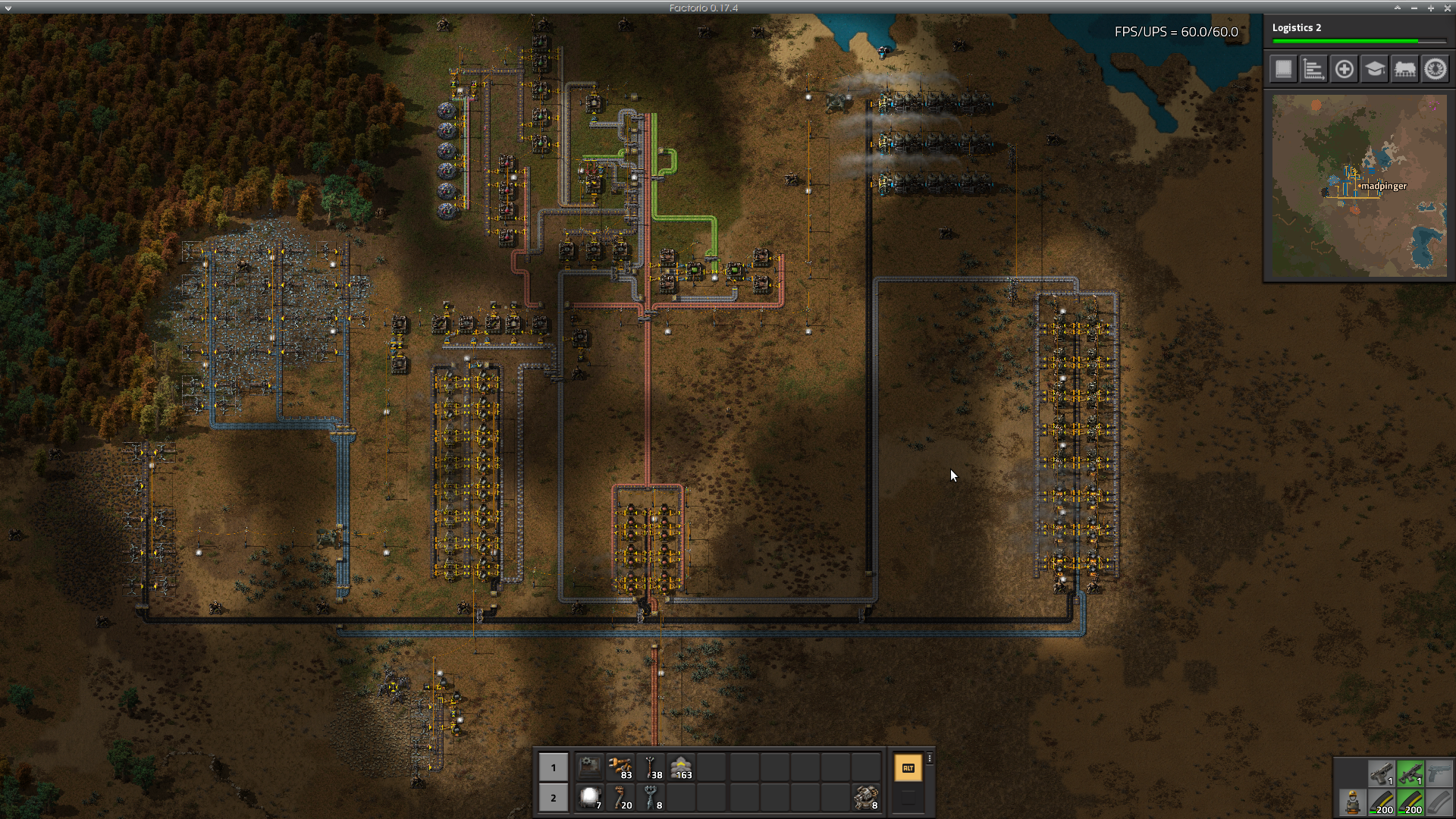1456x819 pixels.
Task: Open the Logistics 2 research panel
Action: (x=1357, y=33)
